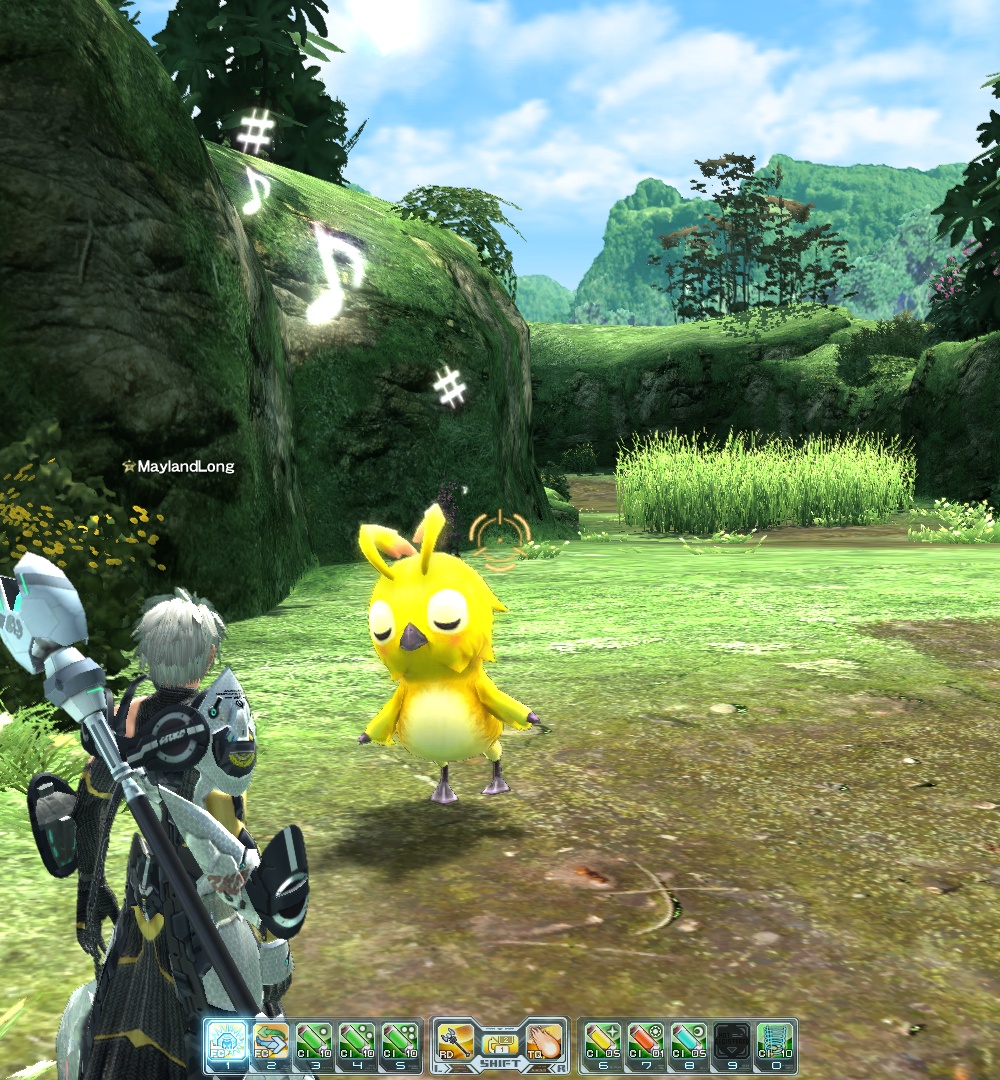Activate the glowing skill in subpalette slot 1
The height and width of the screenshot is (1080, 1000).
pyautogui.click(x=226, y=1044)
